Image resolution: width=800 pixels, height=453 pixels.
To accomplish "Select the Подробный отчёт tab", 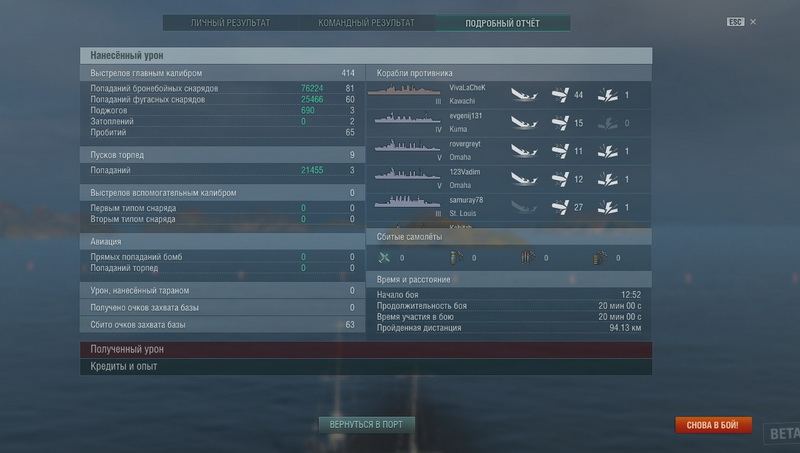I will (x=503, y=22).
